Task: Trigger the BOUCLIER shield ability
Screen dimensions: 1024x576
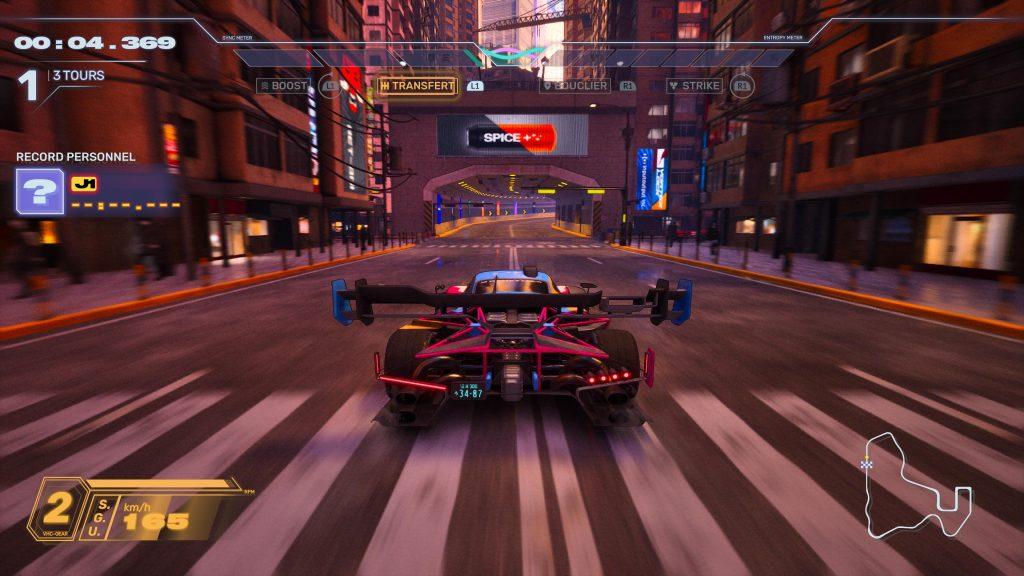Action: [575, 86]
